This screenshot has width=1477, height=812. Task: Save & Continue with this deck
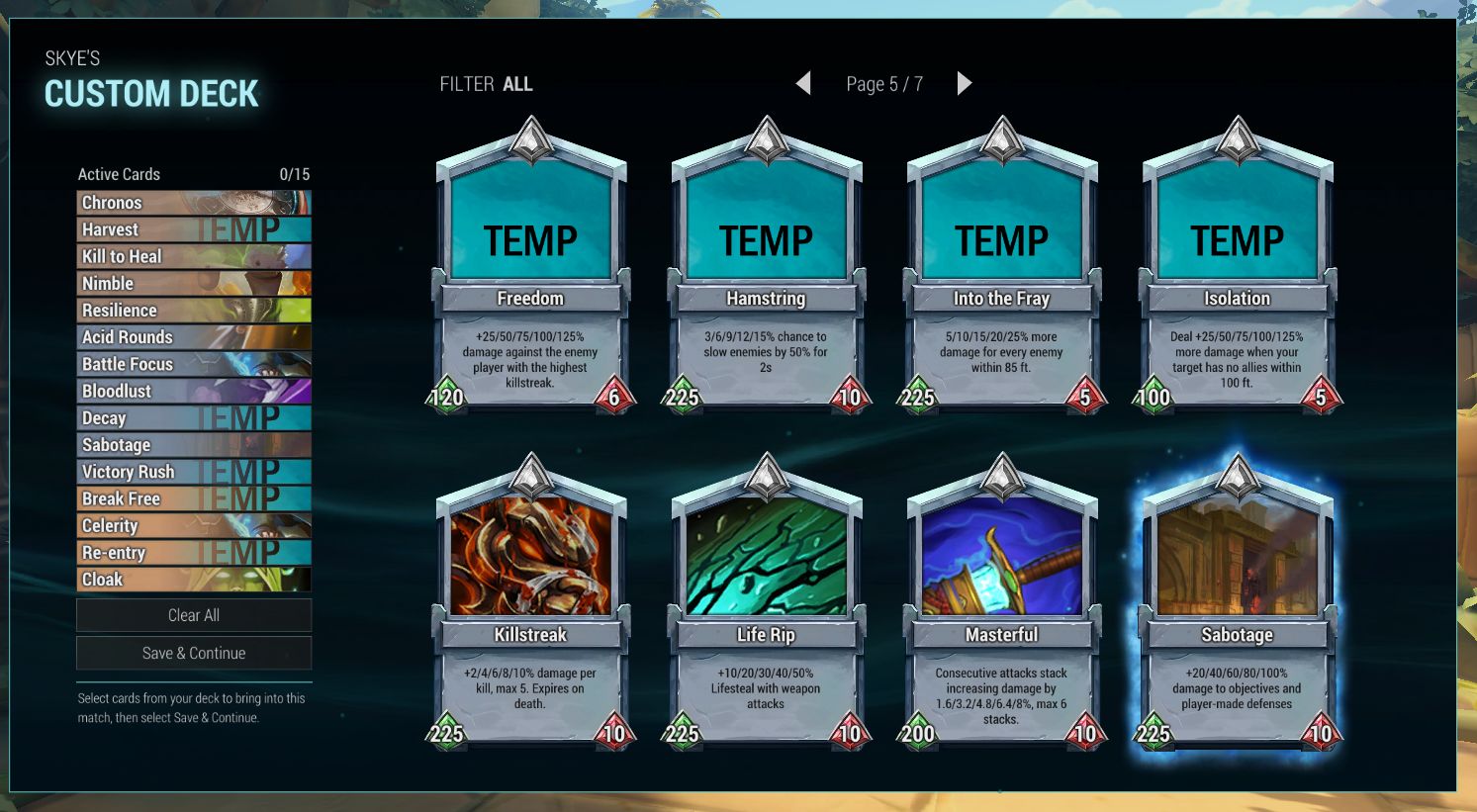[194, 653]
